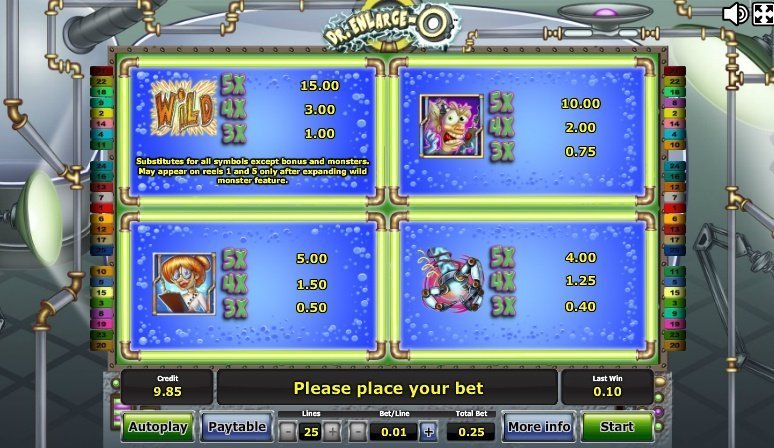Show More info page

(x=538, y=427)
